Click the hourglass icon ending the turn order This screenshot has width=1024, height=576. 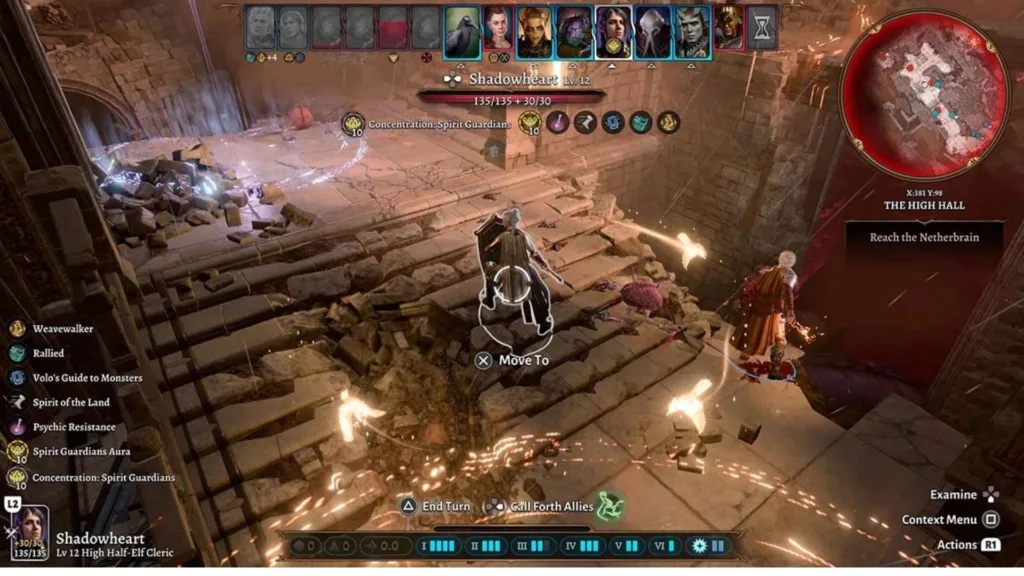(x=763, y=29)
